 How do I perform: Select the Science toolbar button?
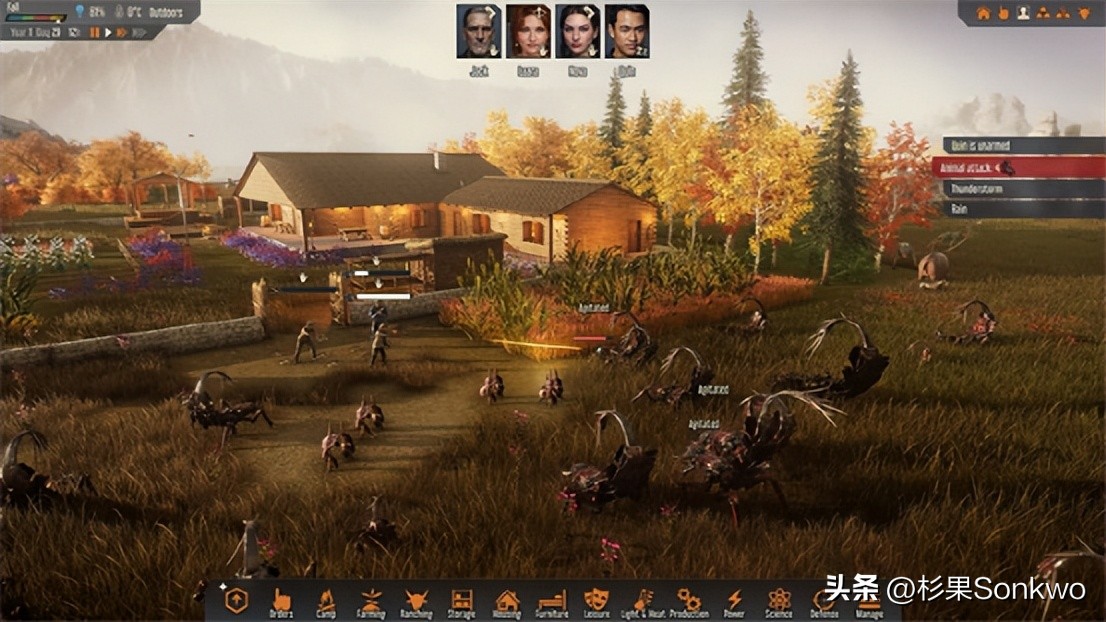tap(779, 601)
